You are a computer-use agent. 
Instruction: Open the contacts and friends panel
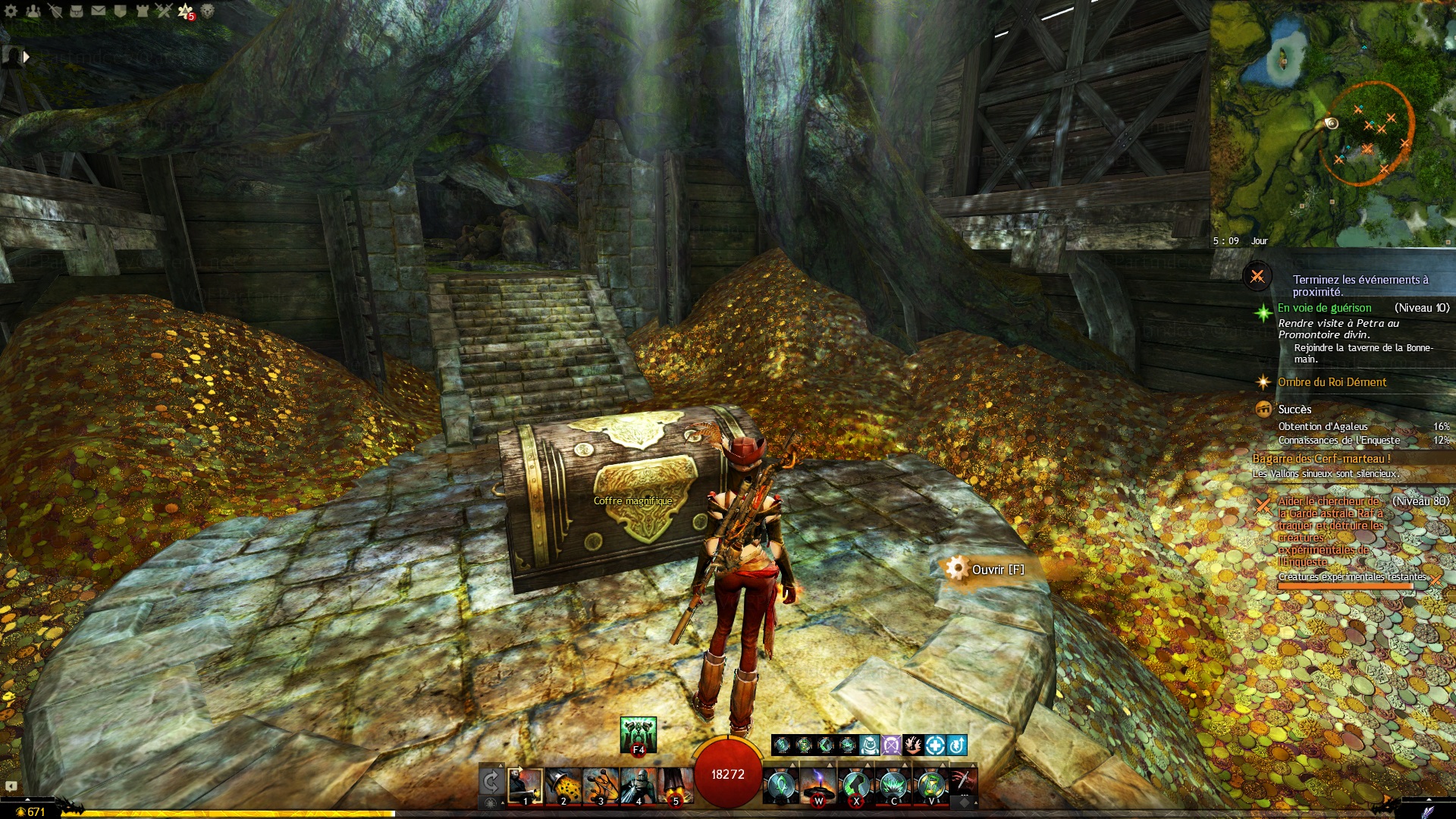(x=33, y=11)
